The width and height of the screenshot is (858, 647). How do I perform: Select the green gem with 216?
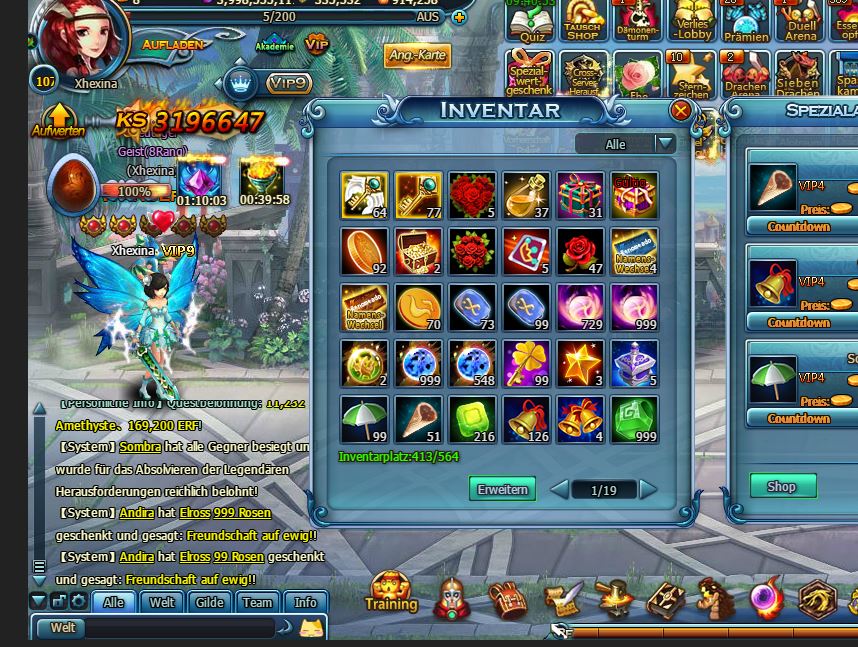coord(472,420)
